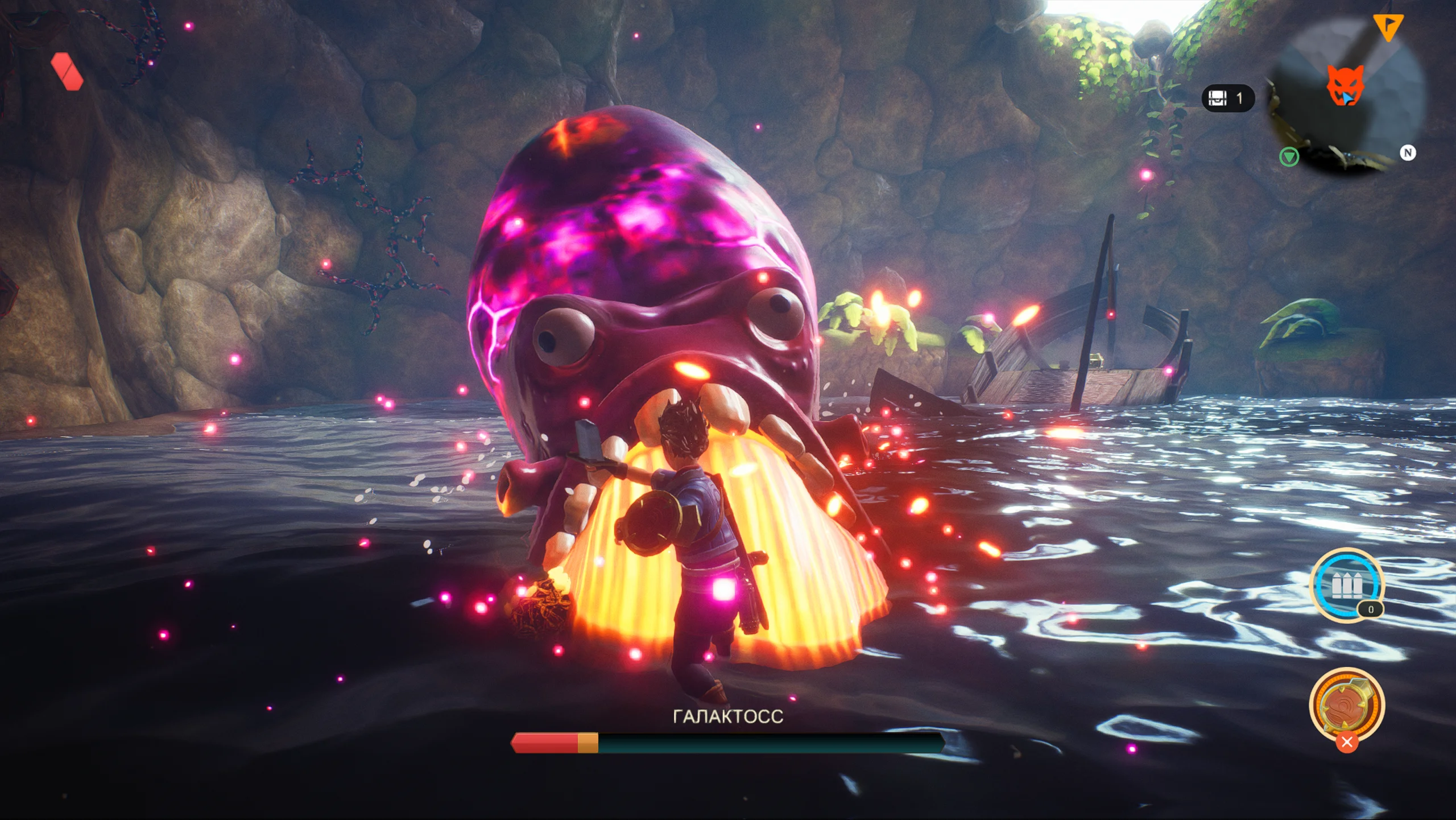Viewport: 1456px width, 820px height.
Task: Click the orange flag objective marker
Action: coord(1388,26)
